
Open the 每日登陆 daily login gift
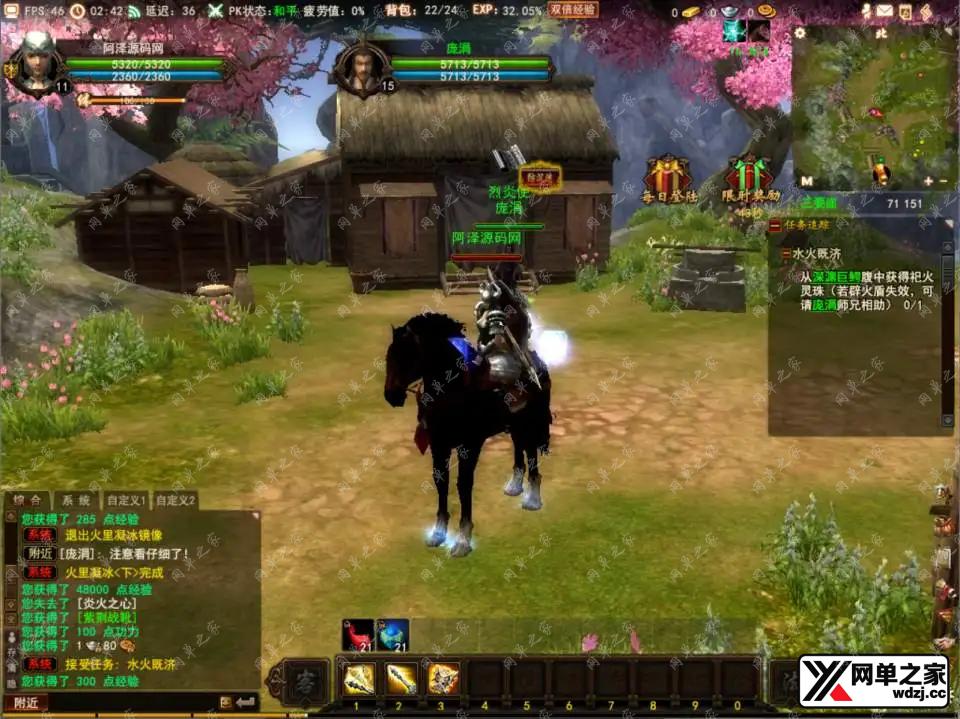(668, 178)
